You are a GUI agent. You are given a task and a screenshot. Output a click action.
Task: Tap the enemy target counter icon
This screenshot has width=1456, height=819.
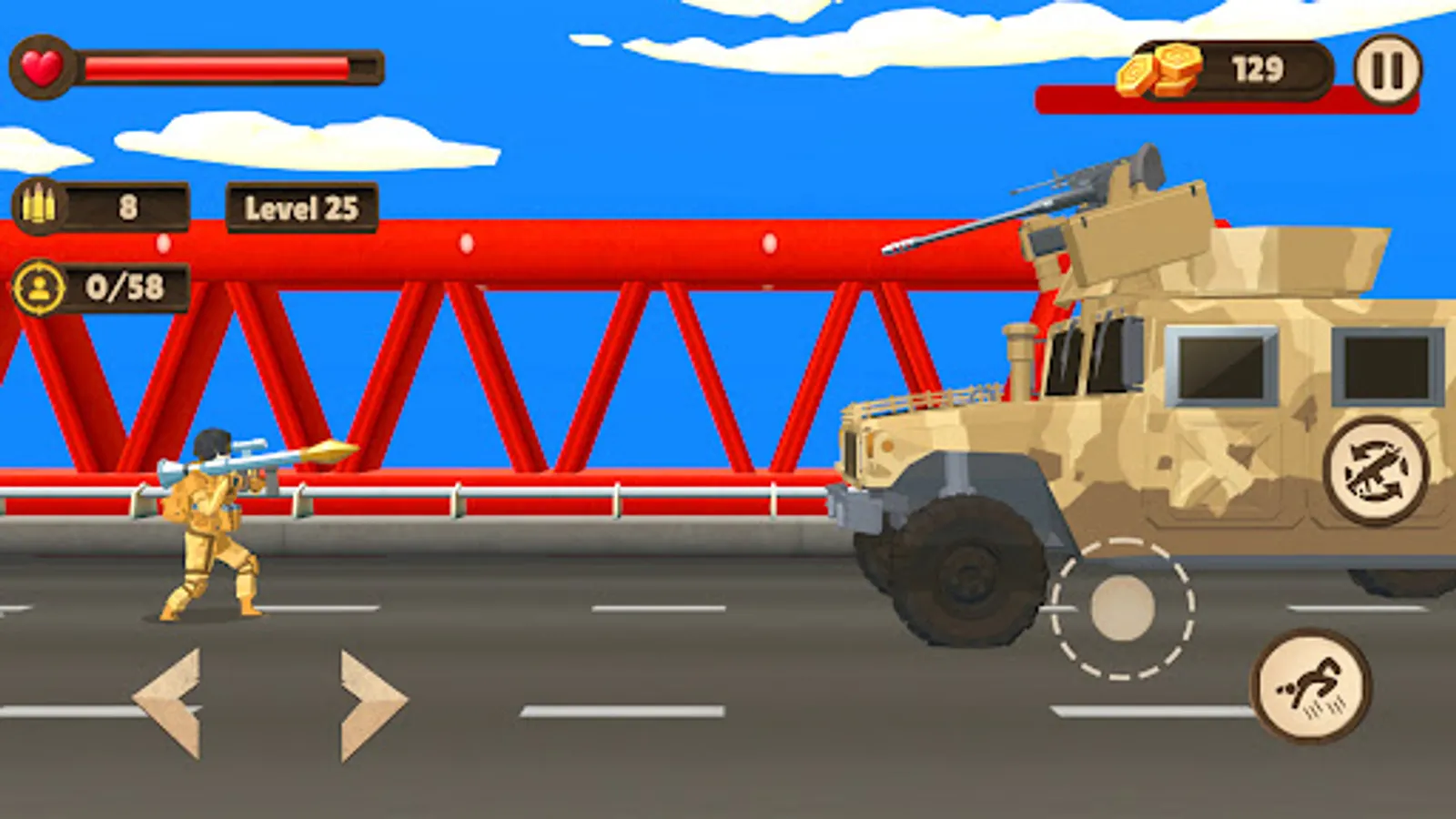coord(41,286)
